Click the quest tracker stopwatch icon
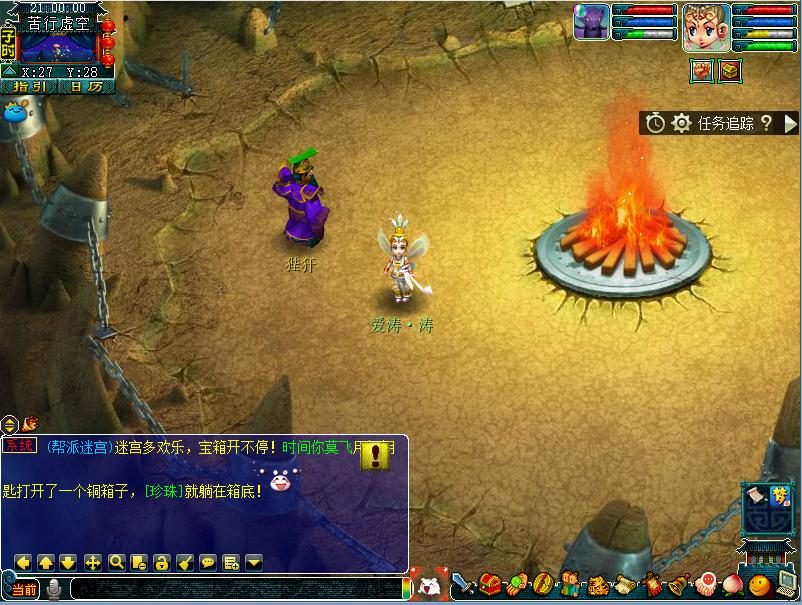 (655, 123)
